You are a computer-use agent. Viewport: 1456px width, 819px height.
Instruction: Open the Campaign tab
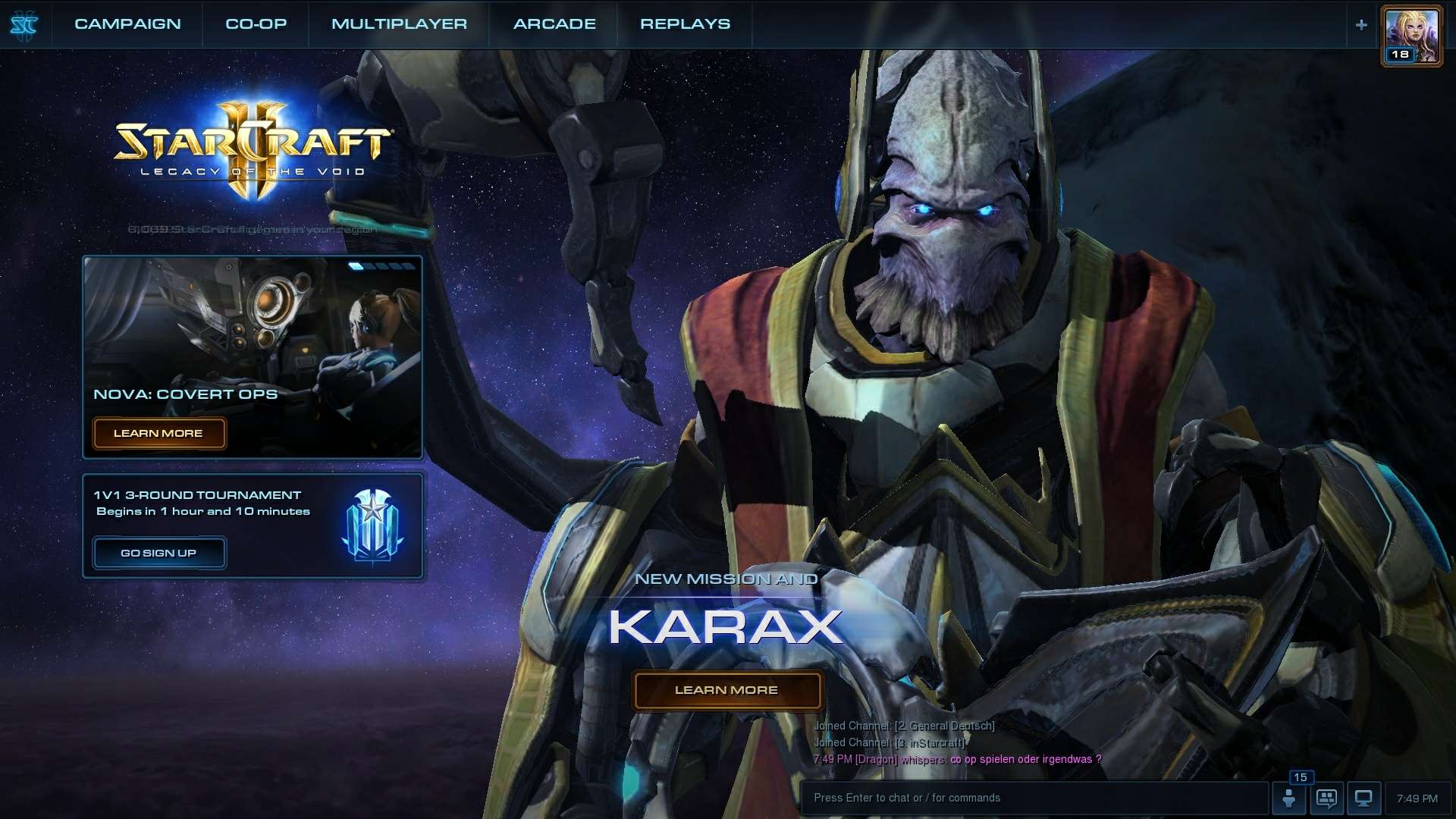click(127, 24)
